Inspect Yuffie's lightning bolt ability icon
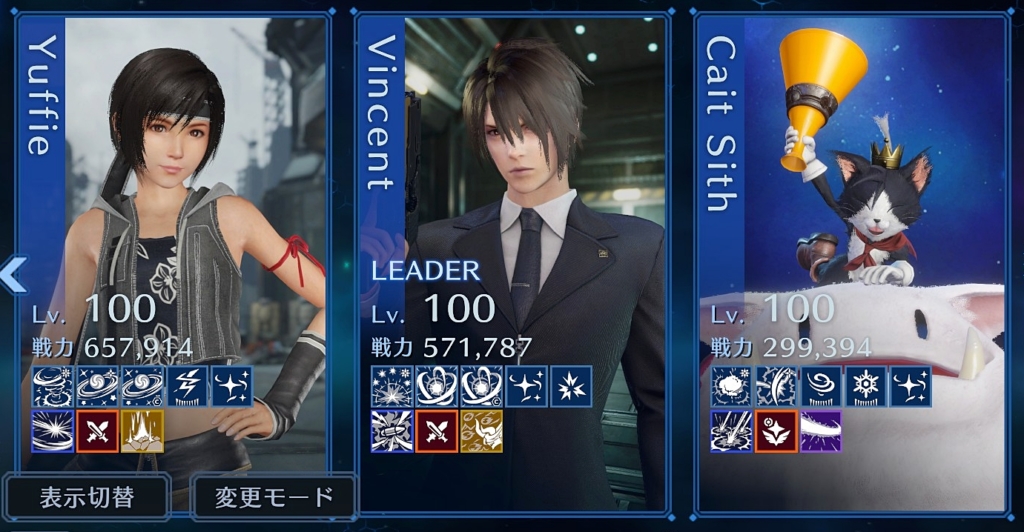1024x532 pixels. (188, 386)
